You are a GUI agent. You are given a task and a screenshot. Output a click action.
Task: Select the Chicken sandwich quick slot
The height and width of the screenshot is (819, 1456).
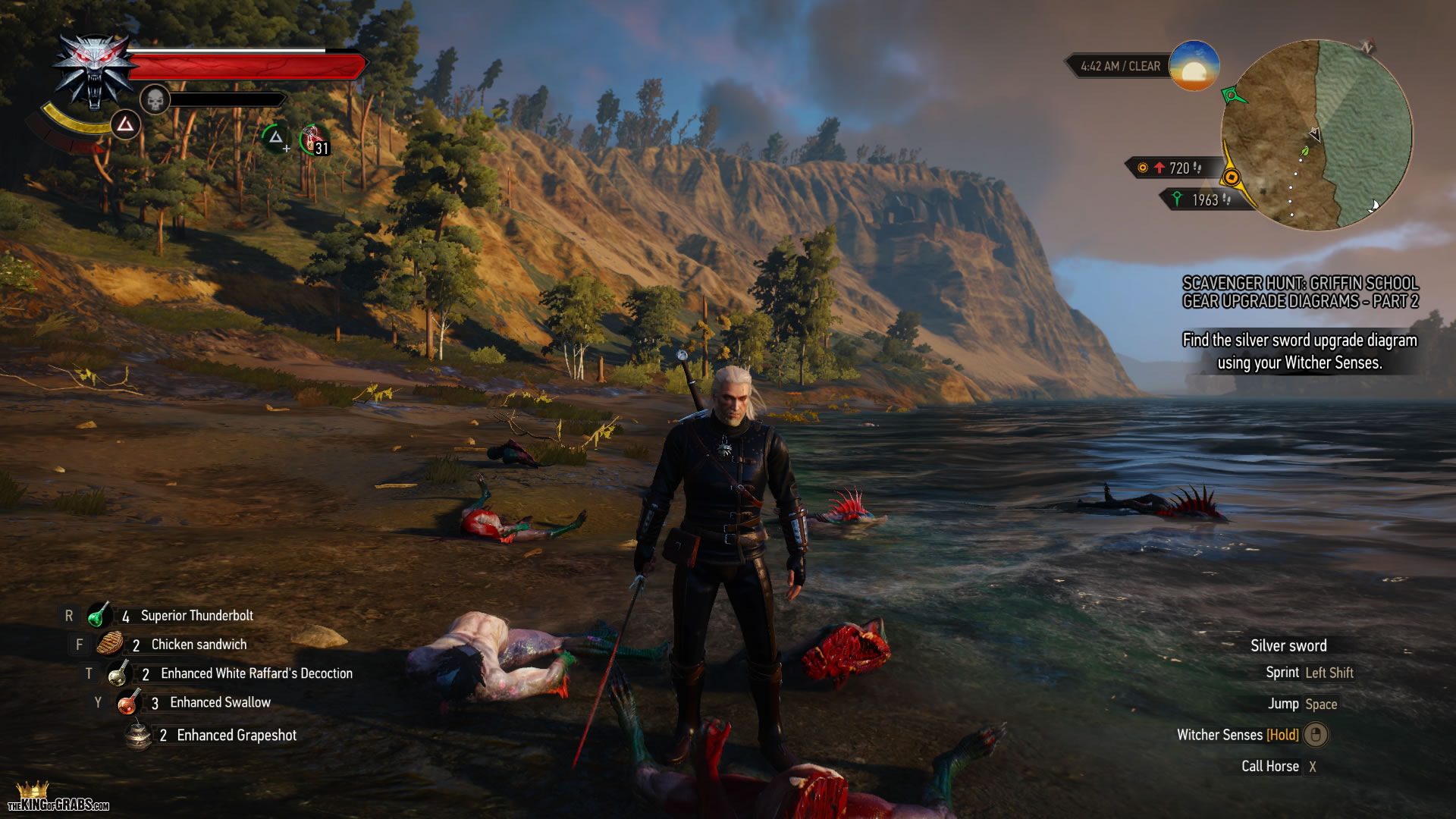click(109, 645)
